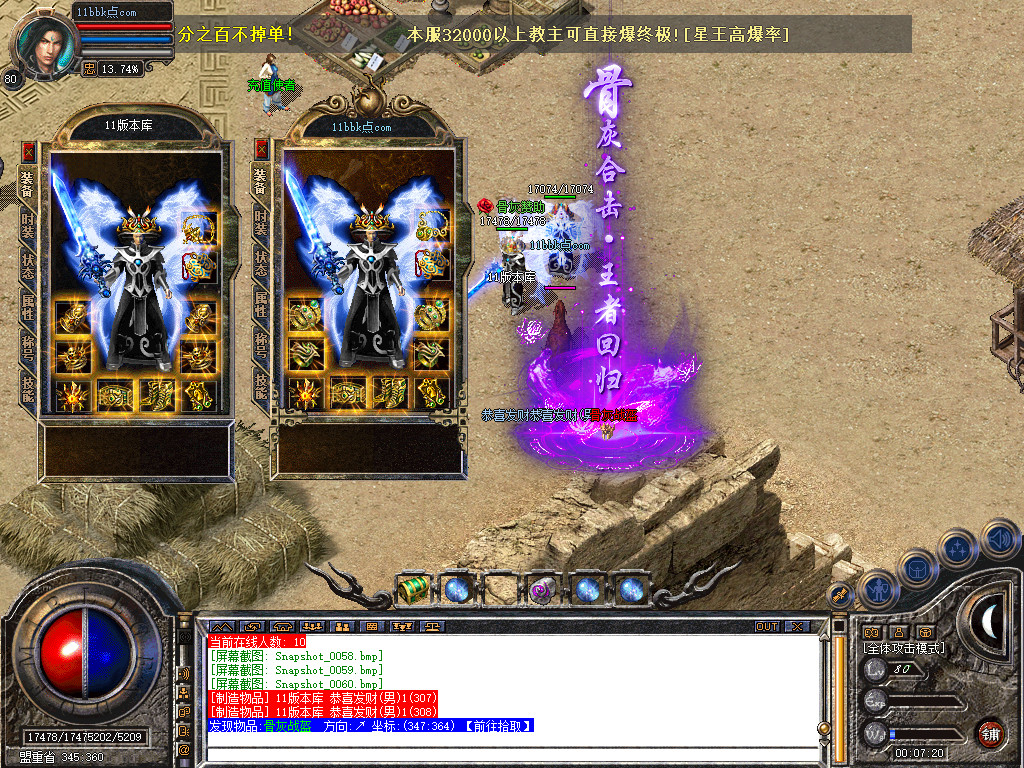Open 称号 tab in 11bbk点com panel
Screen dimensions: 1024x768
click(261, 345)
